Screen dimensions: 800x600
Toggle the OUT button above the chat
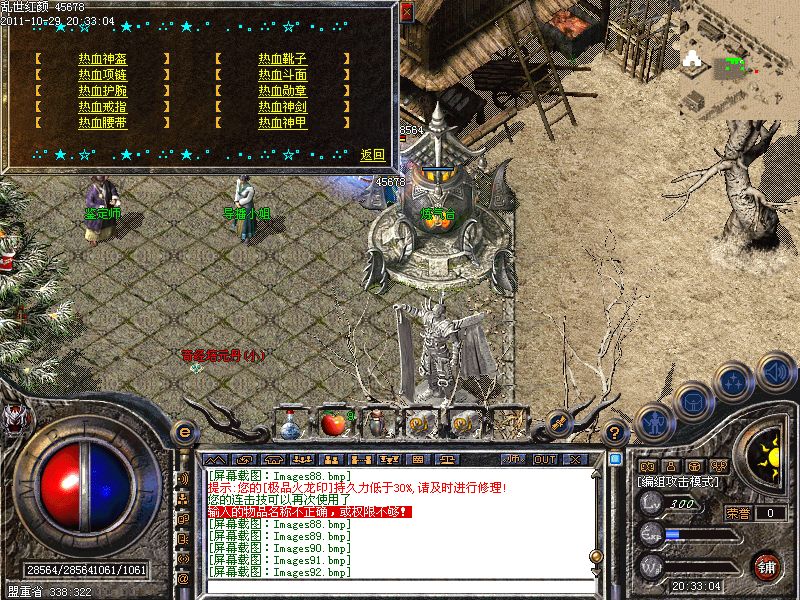[545, 459]
